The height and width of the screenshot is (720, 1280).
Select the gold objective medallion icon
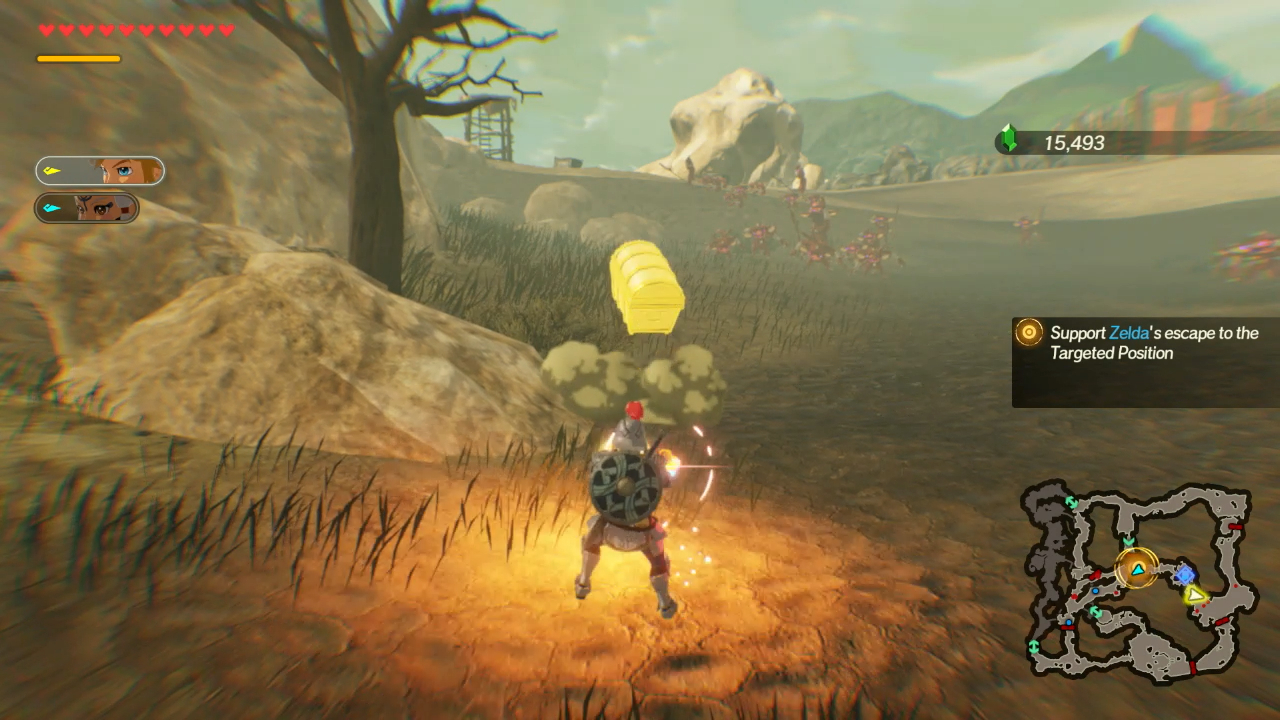tap(1027, 333)
